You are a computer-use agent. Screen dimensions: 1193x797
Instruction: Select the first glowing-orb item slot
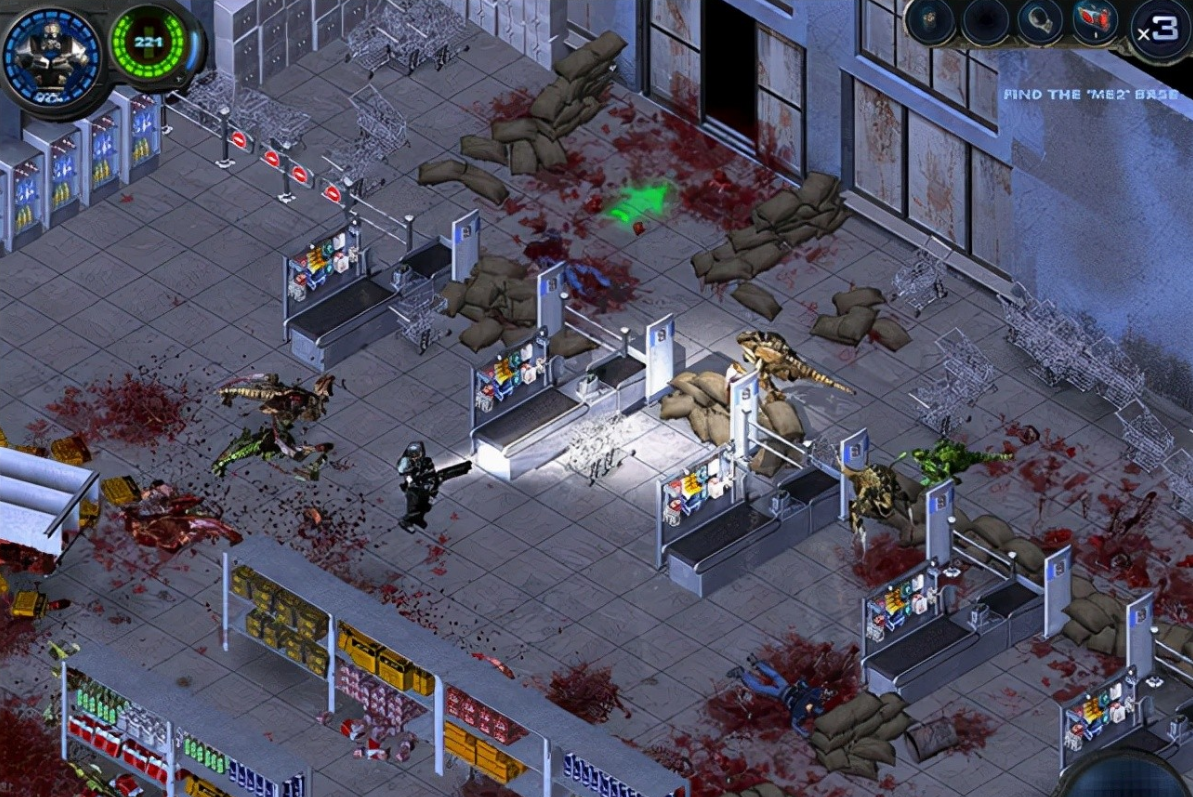pos(930,22)
